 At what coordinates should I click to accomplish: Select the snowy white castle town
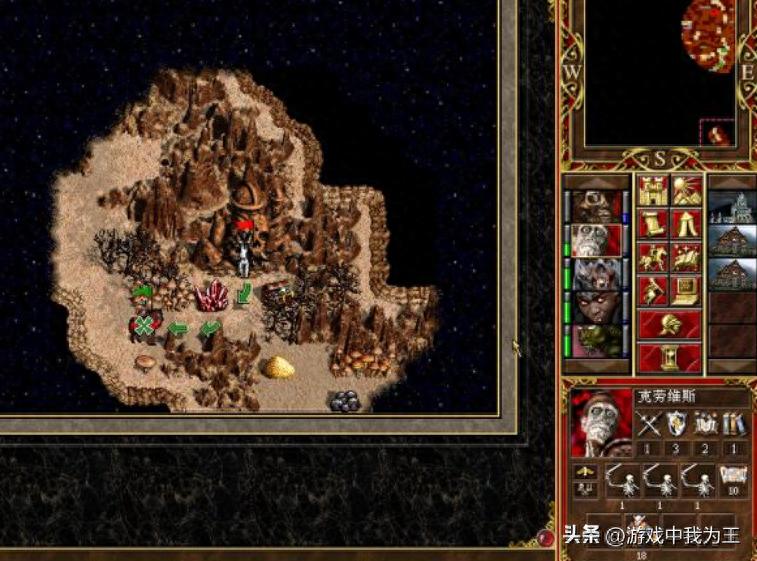733,207
